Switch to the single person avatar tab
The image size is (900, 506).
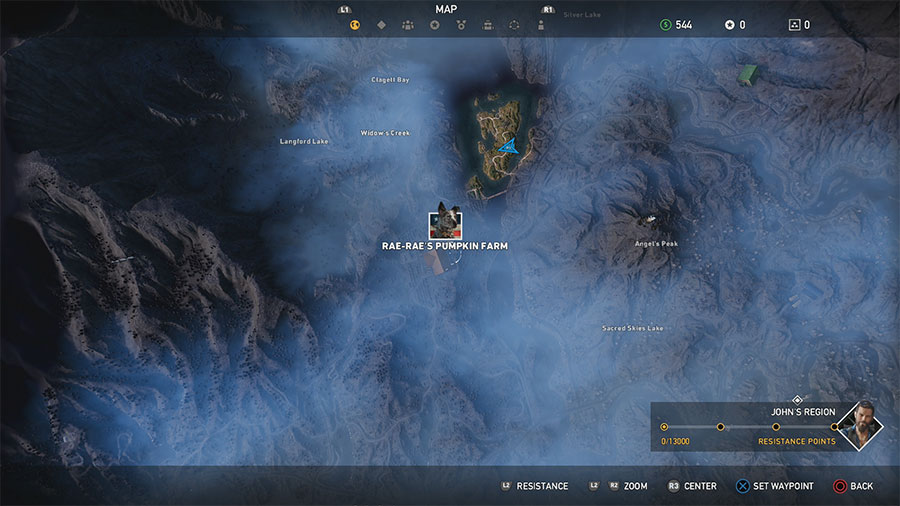(x=514, y=26)
